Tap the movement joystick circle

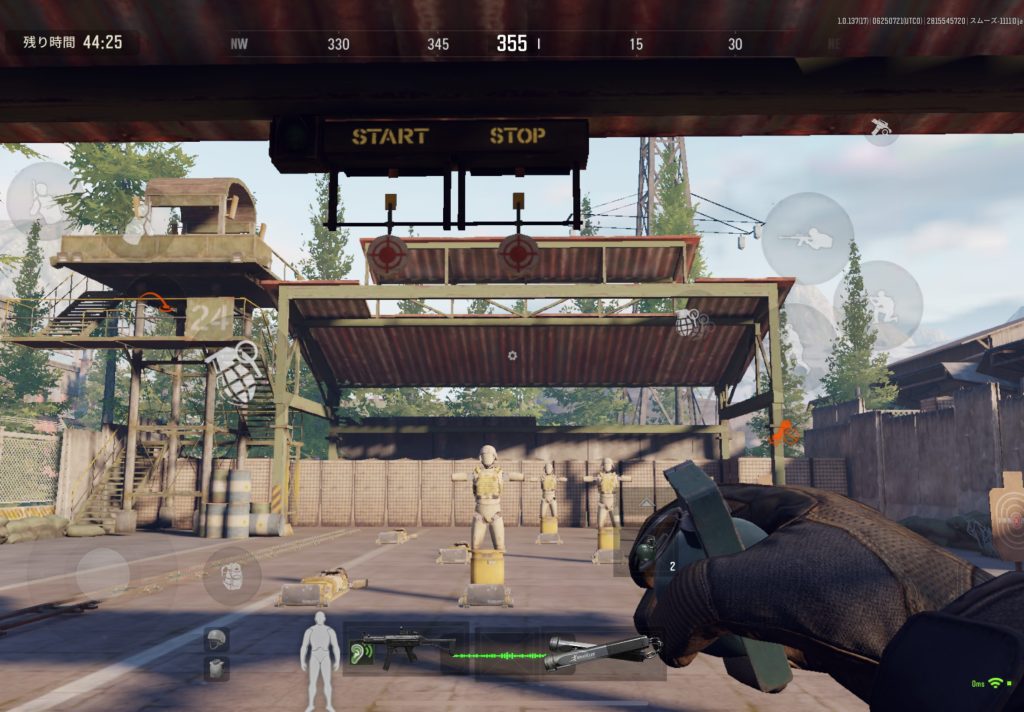click(102, 573)
